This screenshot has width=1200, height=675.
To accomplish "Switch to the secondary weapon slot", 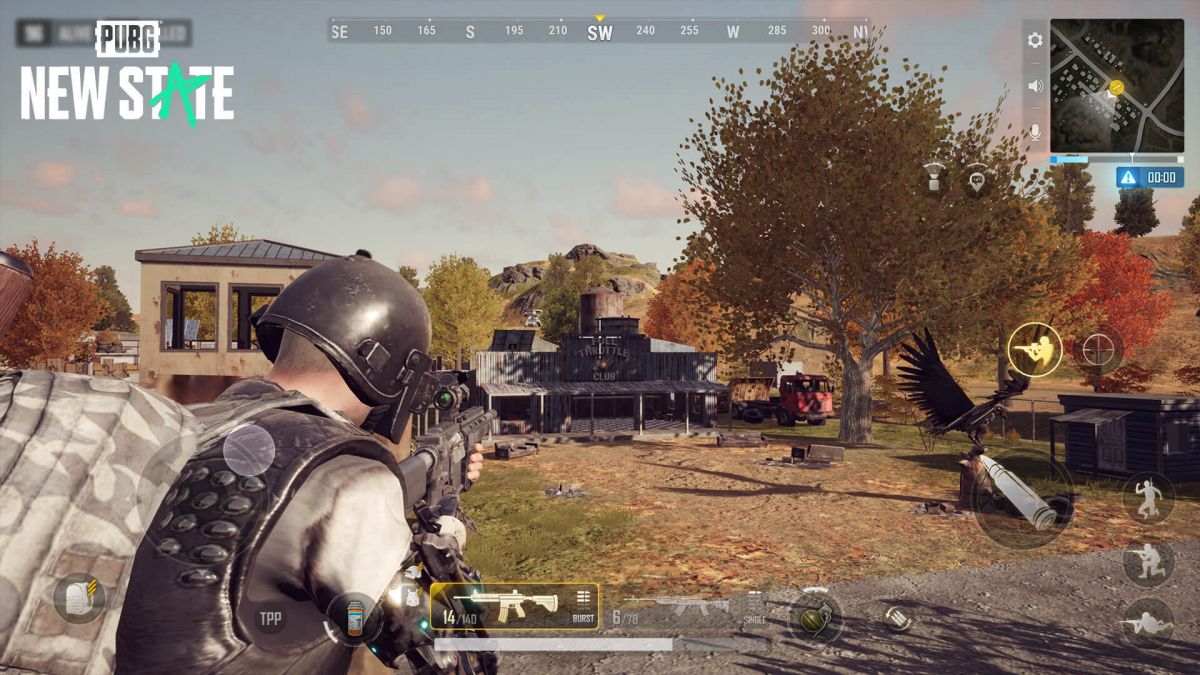I will (680, 607).
